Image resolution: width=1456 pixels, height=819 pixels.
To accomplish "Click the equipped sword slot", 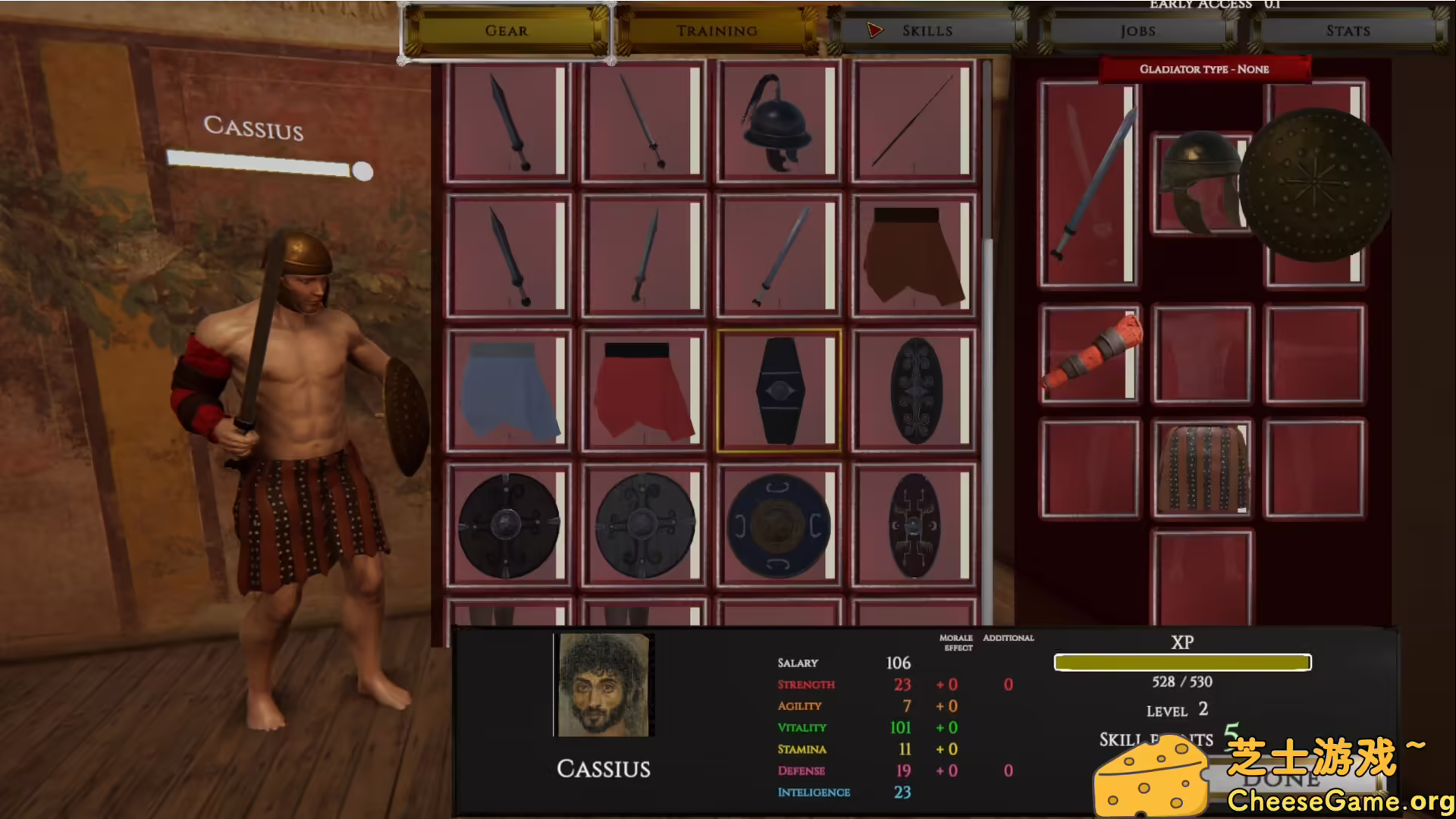I will (x=1089, y=182).
